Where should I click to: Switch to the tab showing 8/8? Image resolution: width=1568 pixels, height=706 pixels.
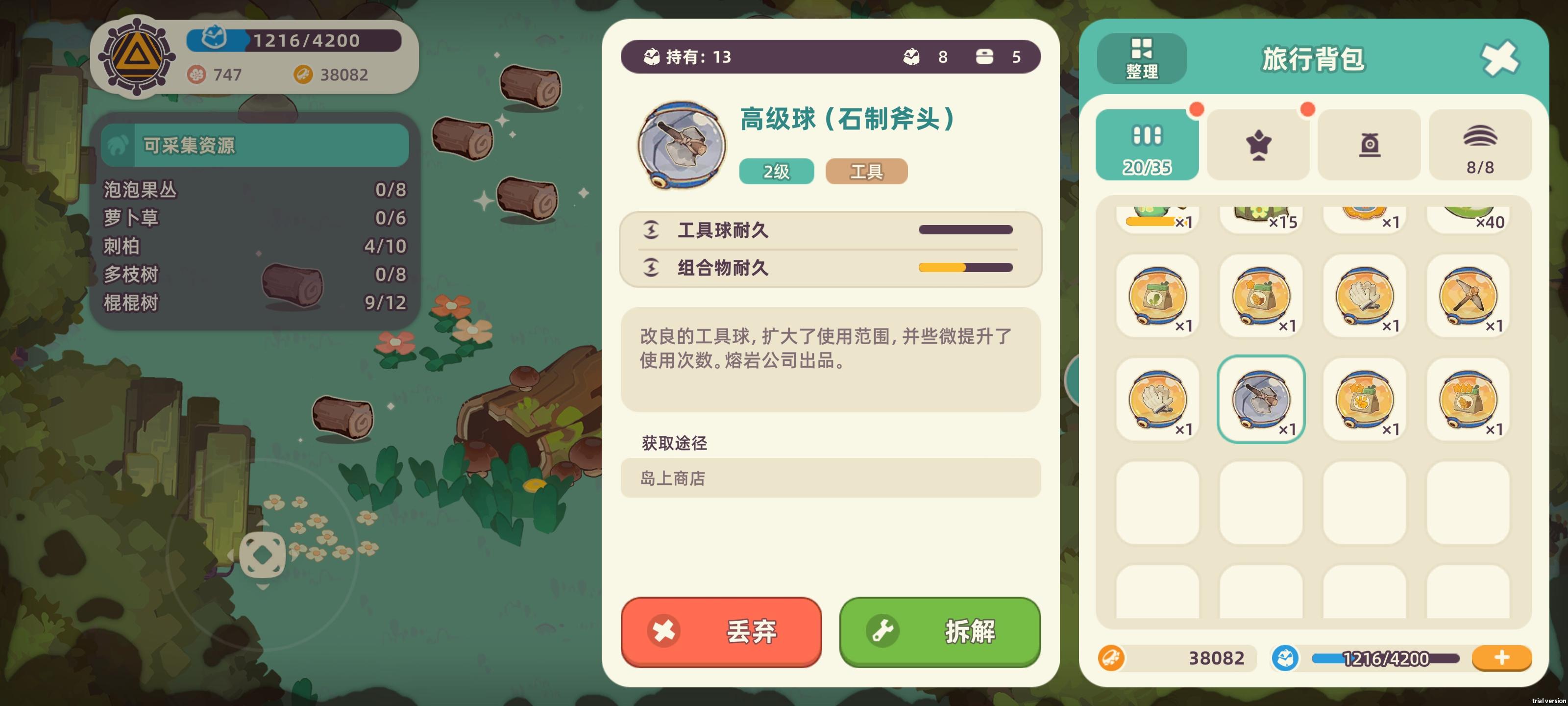(x=1480, y=144)
